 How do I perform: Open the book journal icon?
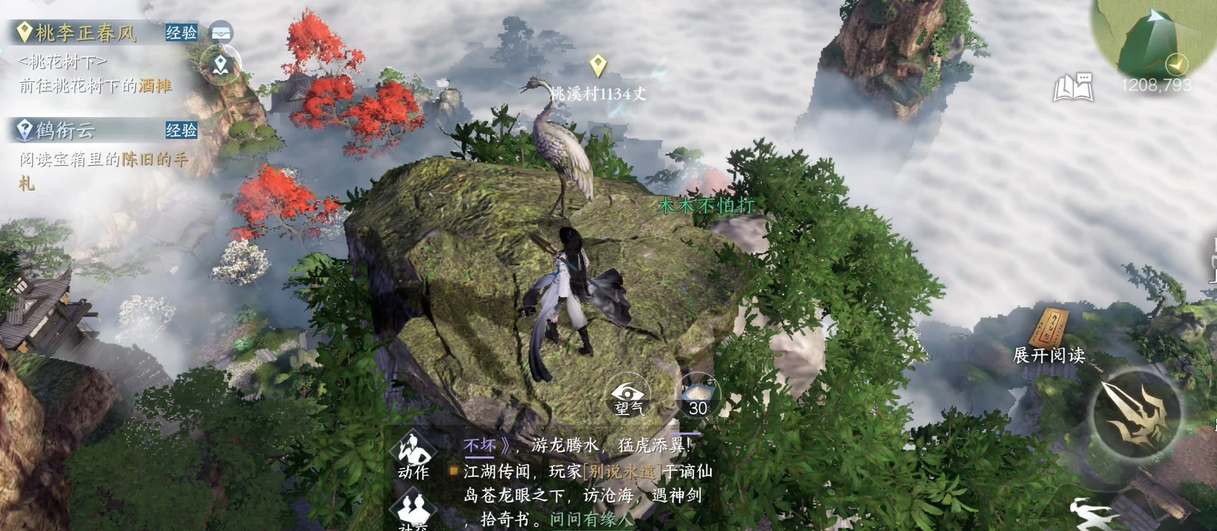pyautogui.click(x=1071, y=89)
